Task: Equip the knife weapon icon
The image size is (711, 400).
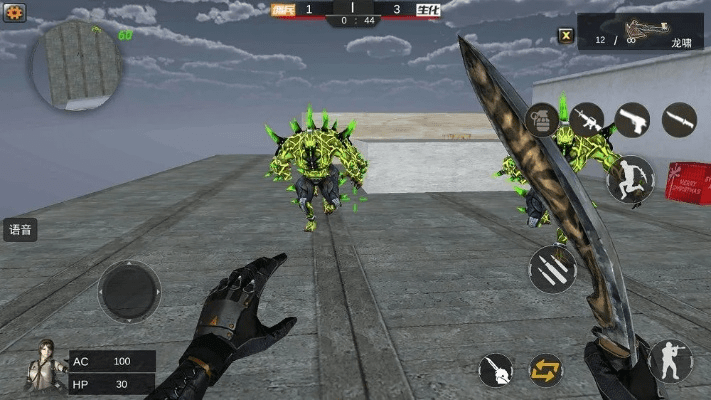Action: pyautogui.click(x=679, y=120)
